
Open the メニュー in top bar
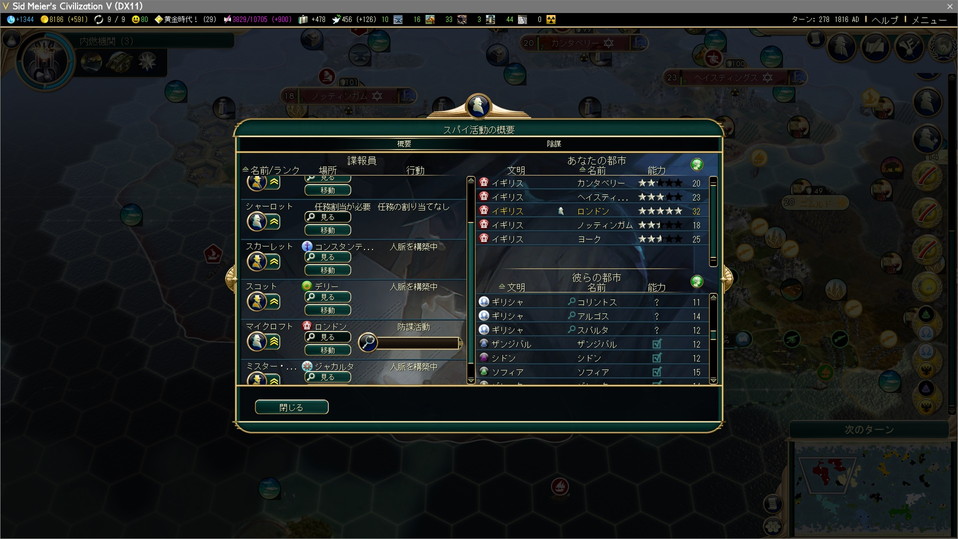(929, 19)
